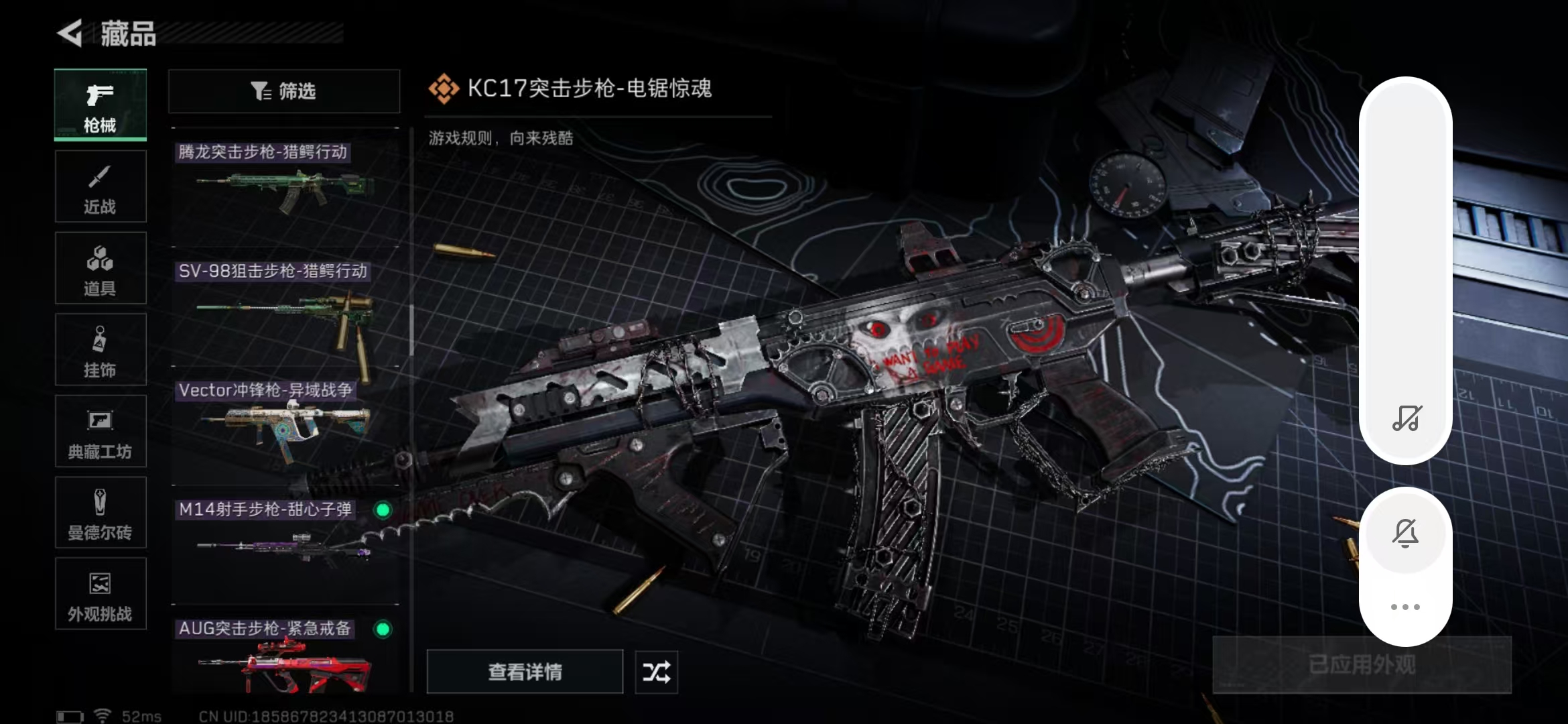Open the 筛选 filter panel

[283, 91]
